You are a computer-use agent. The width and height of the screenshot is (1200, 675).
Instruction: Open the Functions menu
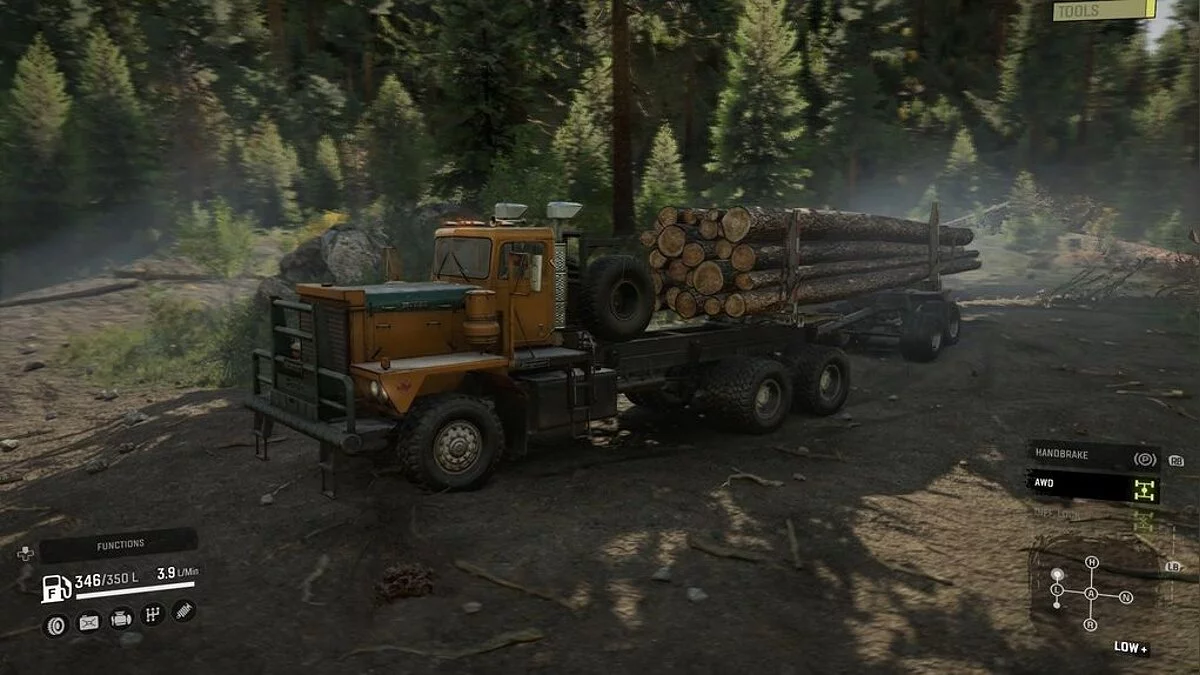118,545
